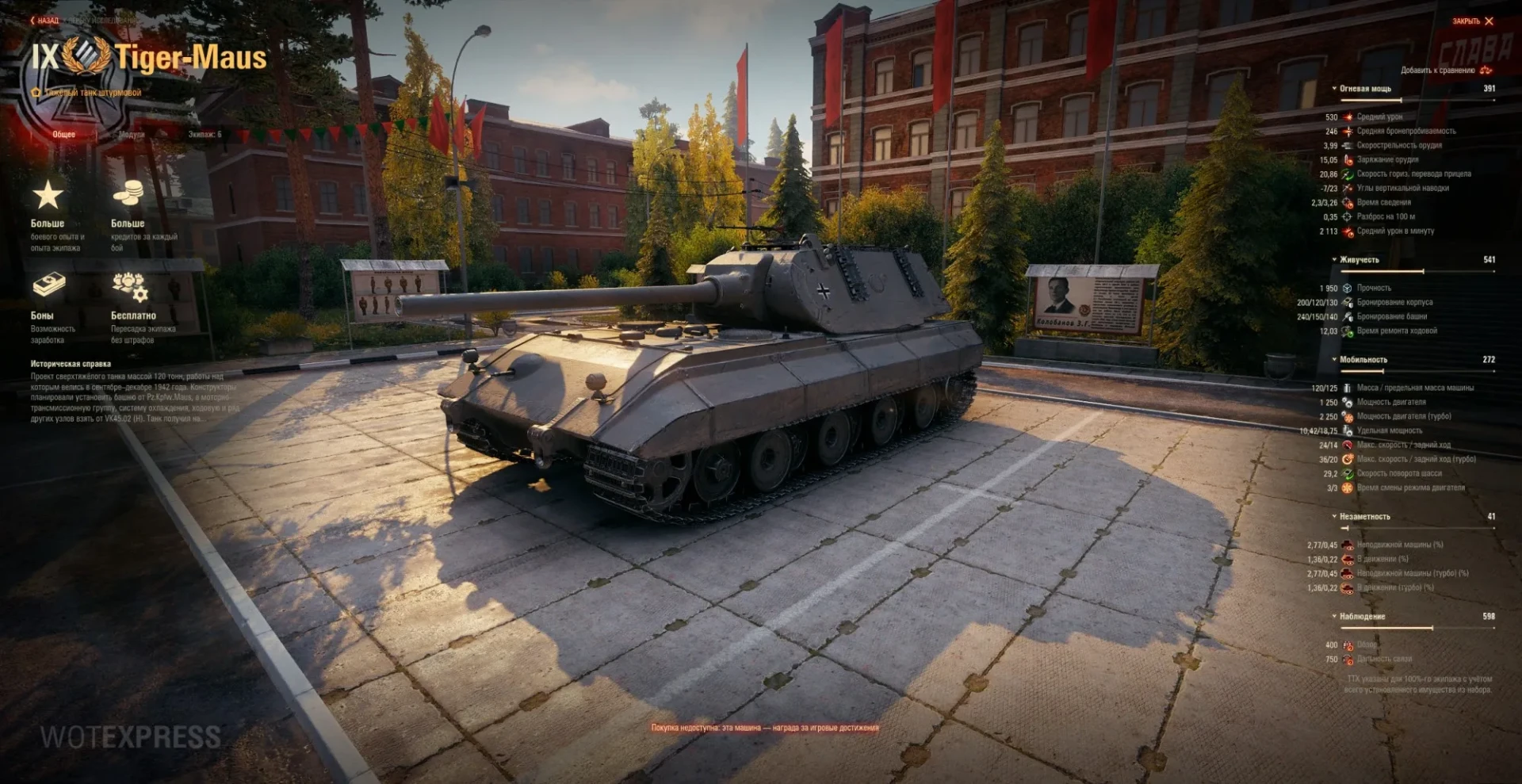
Task: Collapse the Наблюдение stats section
Action: point(1361,617)
